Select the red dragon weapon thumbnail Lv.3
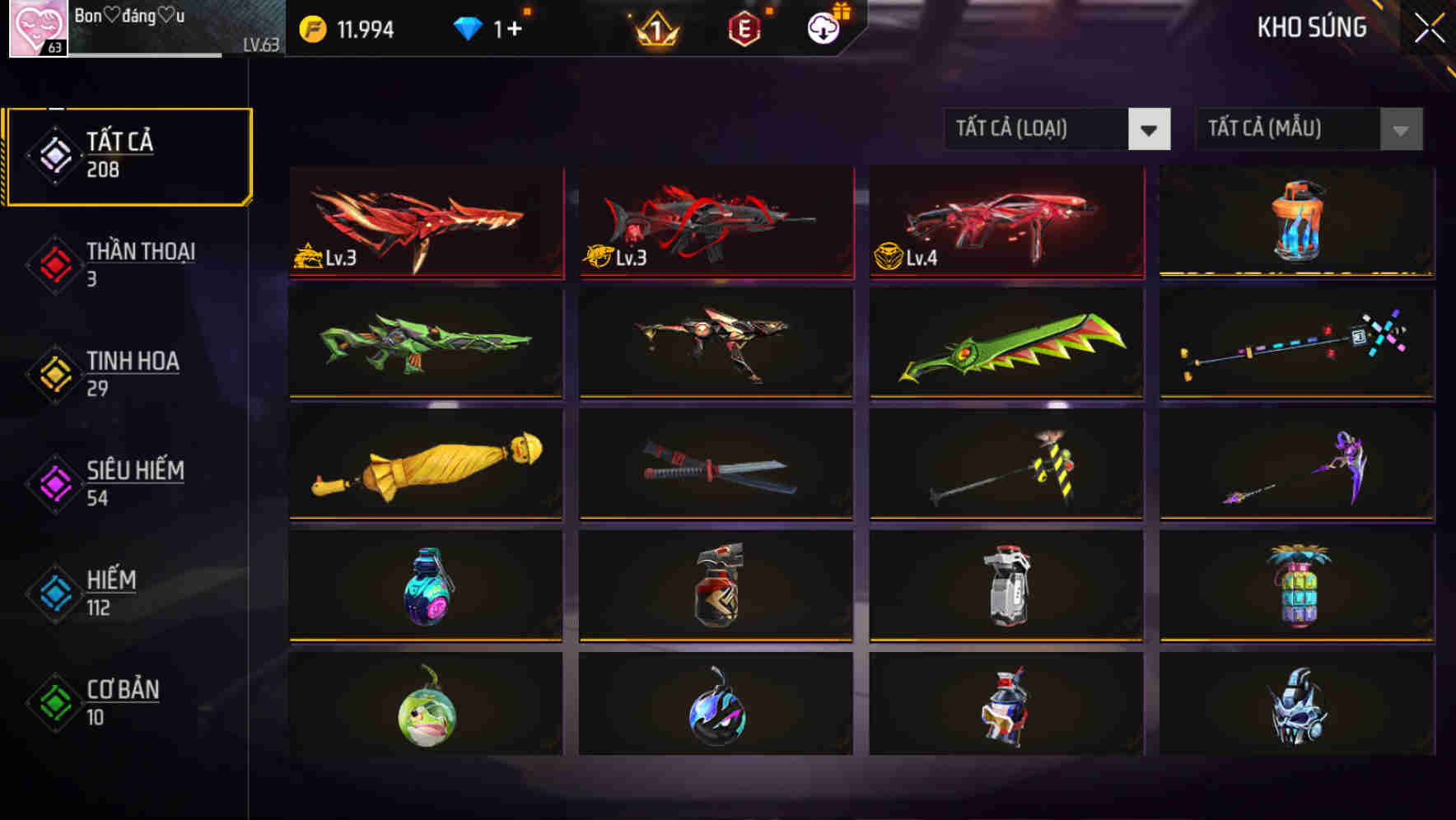The width and height of the screenshot is (1456, 820). click(424, 222)
